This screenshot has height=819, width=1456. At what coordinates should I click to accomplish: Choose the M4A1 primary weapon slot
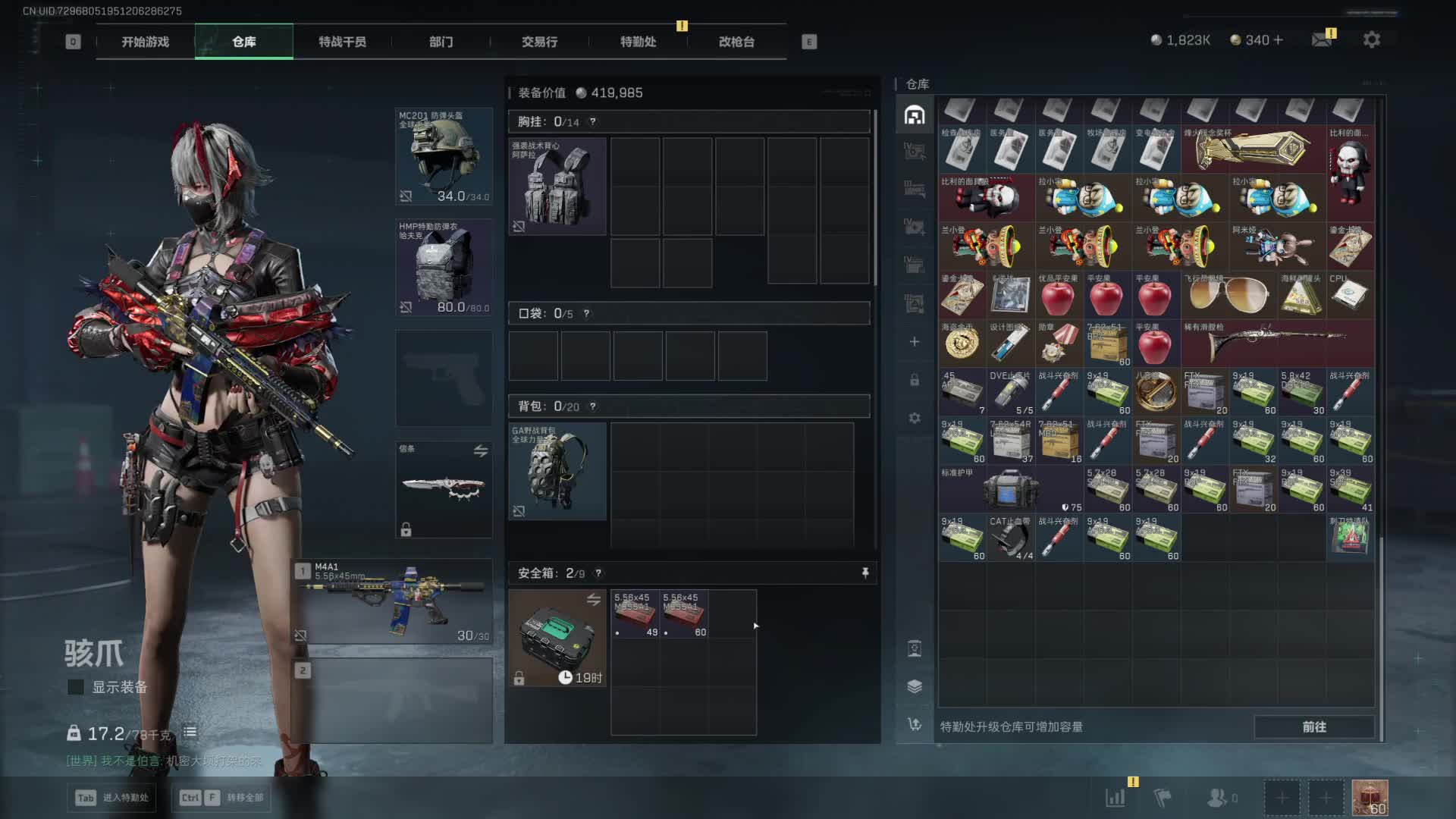394,601
